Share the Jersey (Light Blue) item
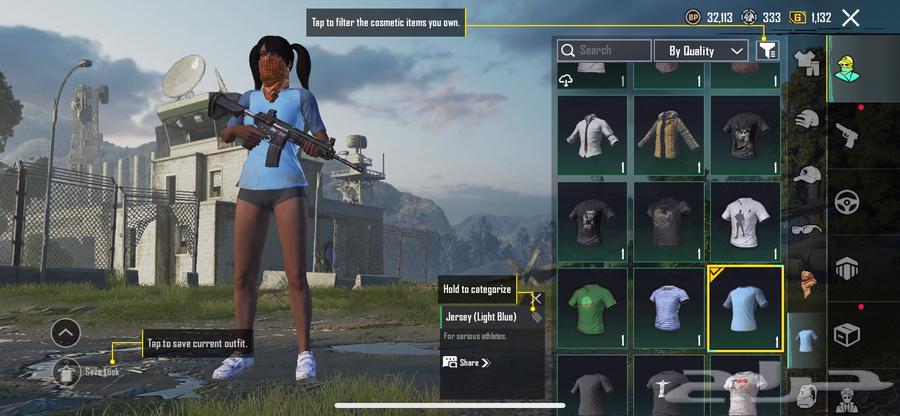This screenshot has height=416, width=900. 467,362
